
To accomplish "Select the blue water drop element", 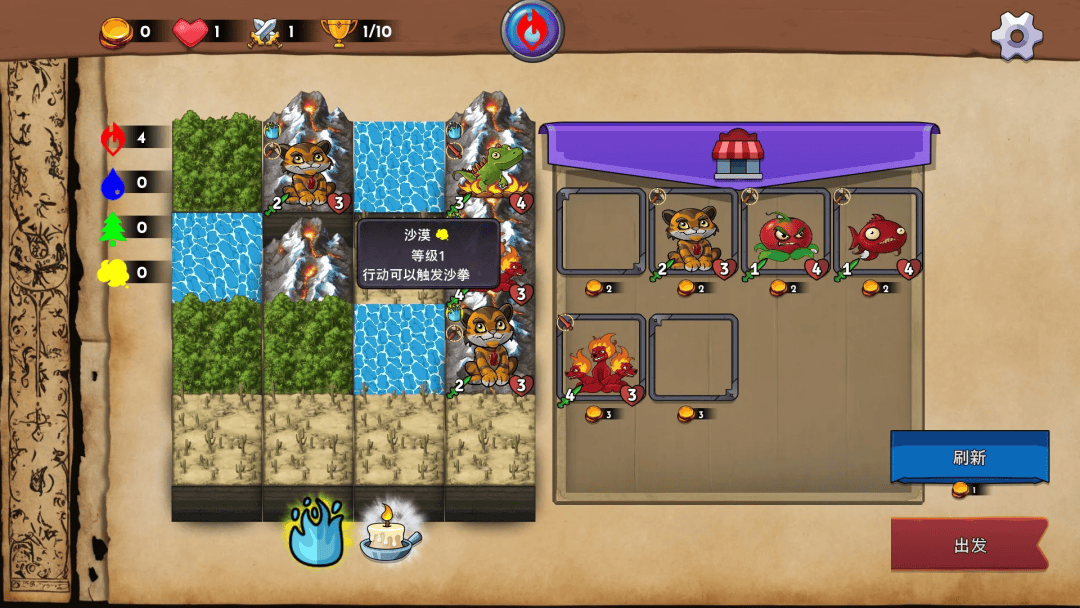I will pyautogui.click(x=114, y=183).
